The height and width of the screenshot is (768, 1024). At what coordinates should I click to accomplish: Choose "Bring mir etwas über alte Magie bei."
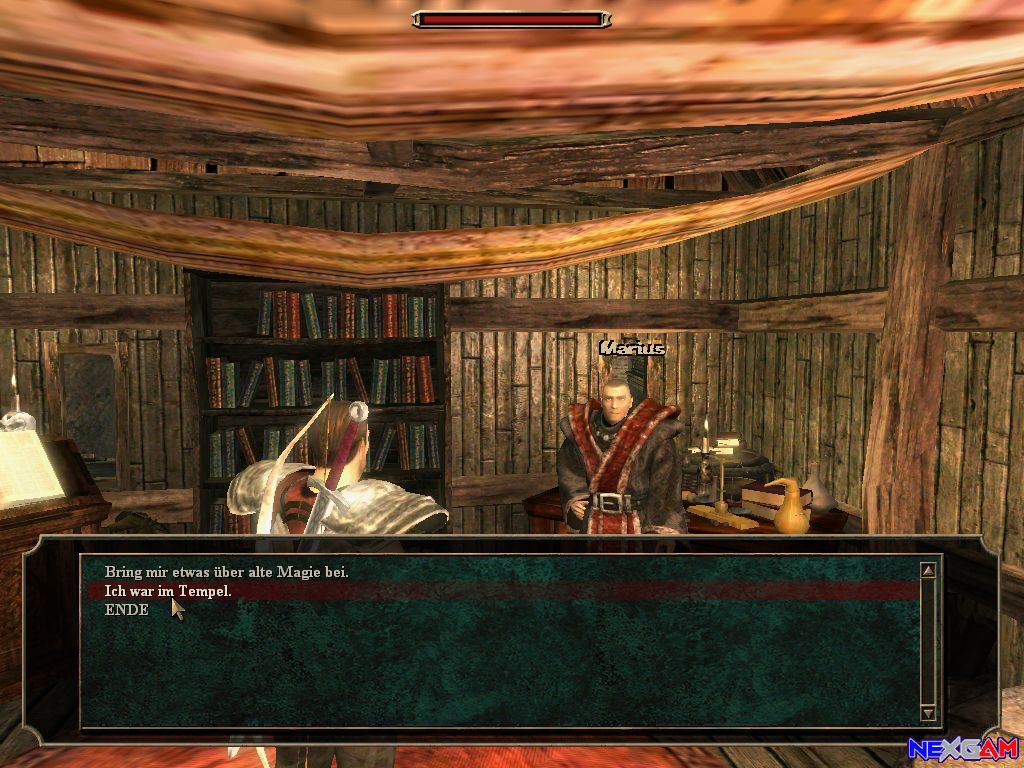[227, 572]
